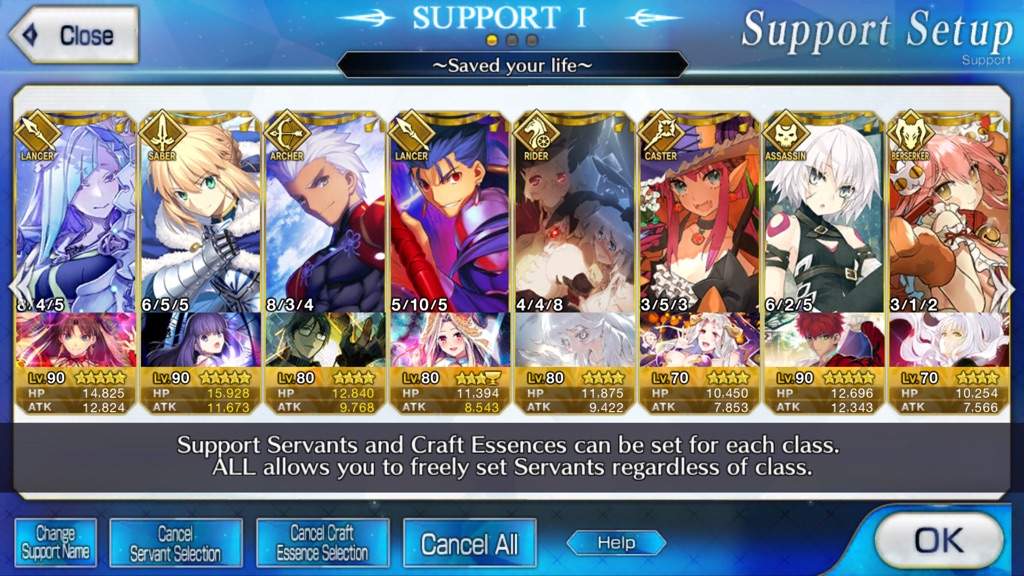
Task: Close the Support Setup screen
Action: (72, 35)
